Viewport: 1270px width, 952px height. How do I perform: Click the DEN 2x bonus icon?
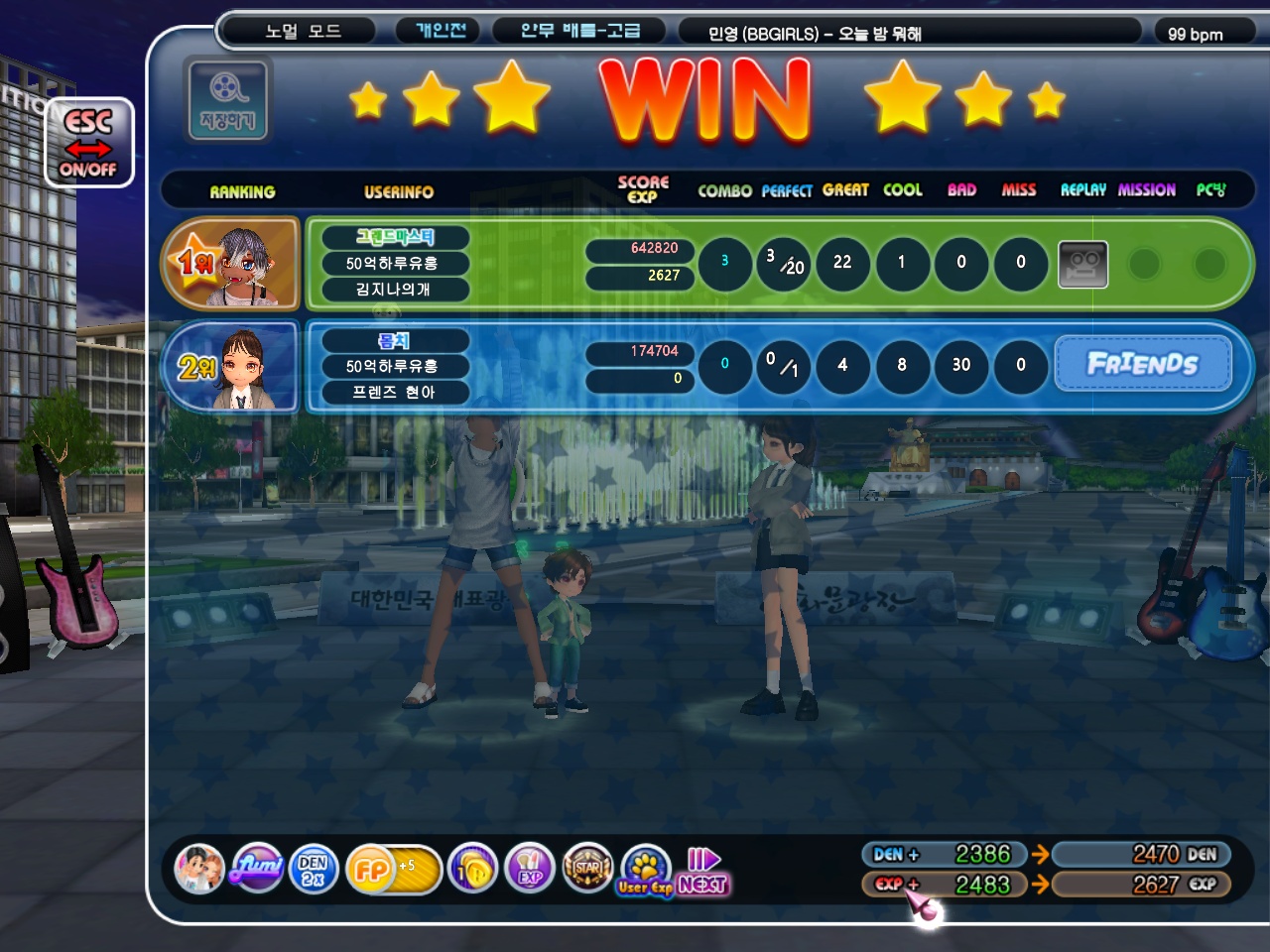[314, 870]
